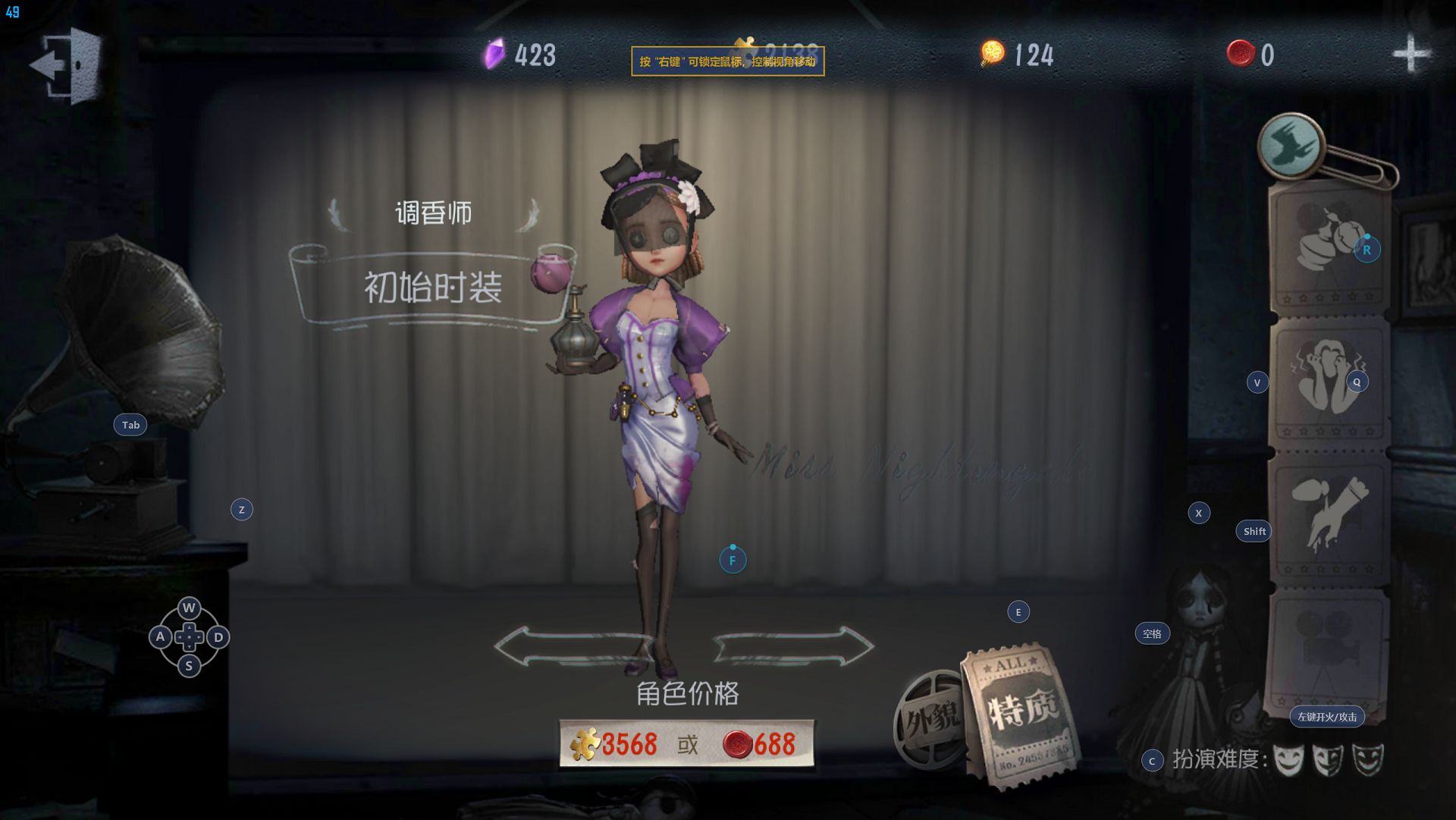The height and width of the screenshot is (820, 1456).
Task: Click the purple fragments currency icon
Action: pos(494,54)
